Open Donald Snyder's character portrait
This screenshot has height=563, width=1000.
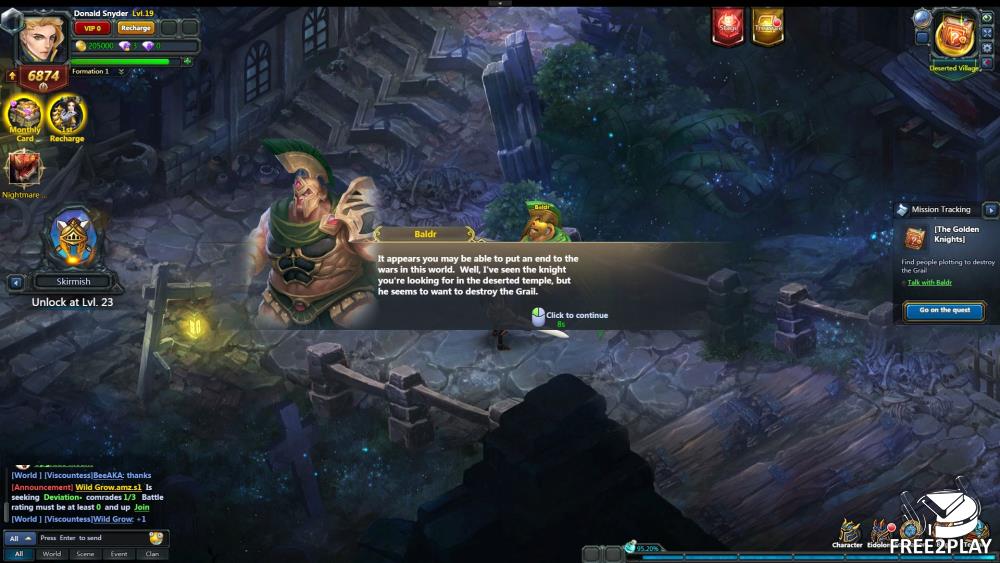(41, 37)
